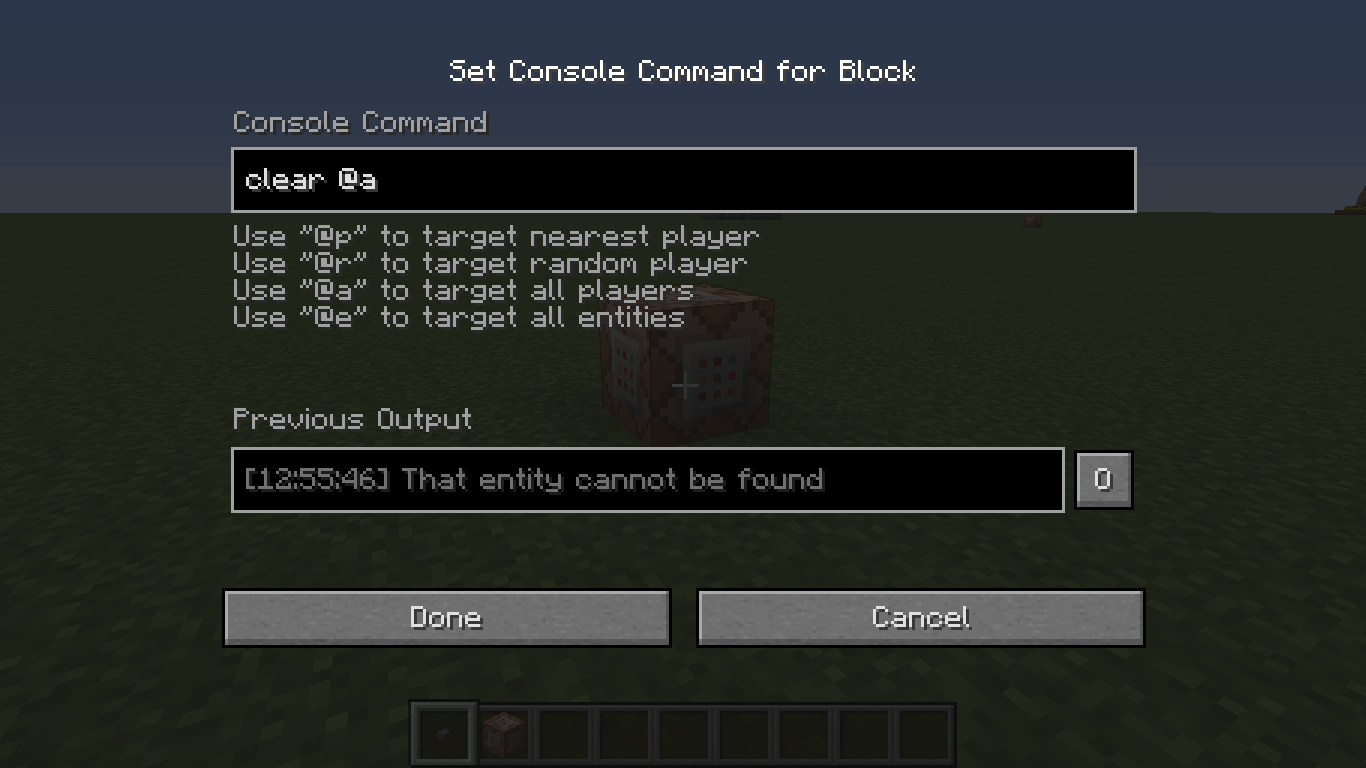Screen dimensions: 1366x768
Task: Select the item in the first hotbar slot
Action: [x=443, y=732]
